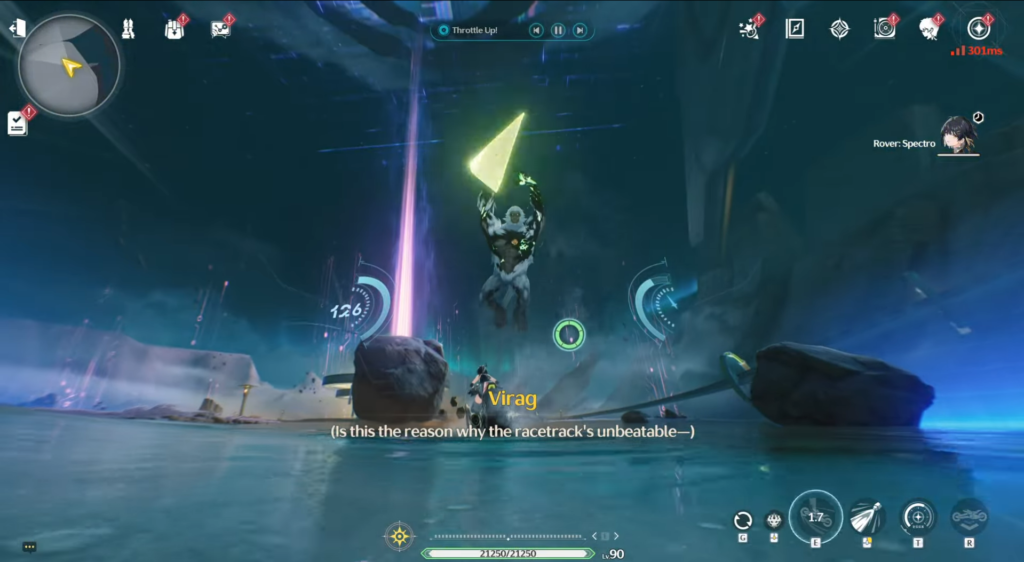Click the exit door icon
Viewport: 1024px width, 562px height.
pos(17,28)
